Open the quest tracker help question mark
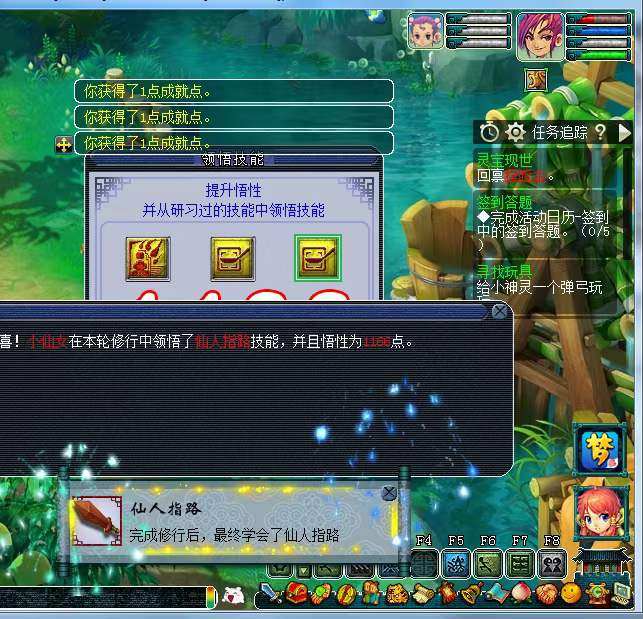 (x=600, y=131)
